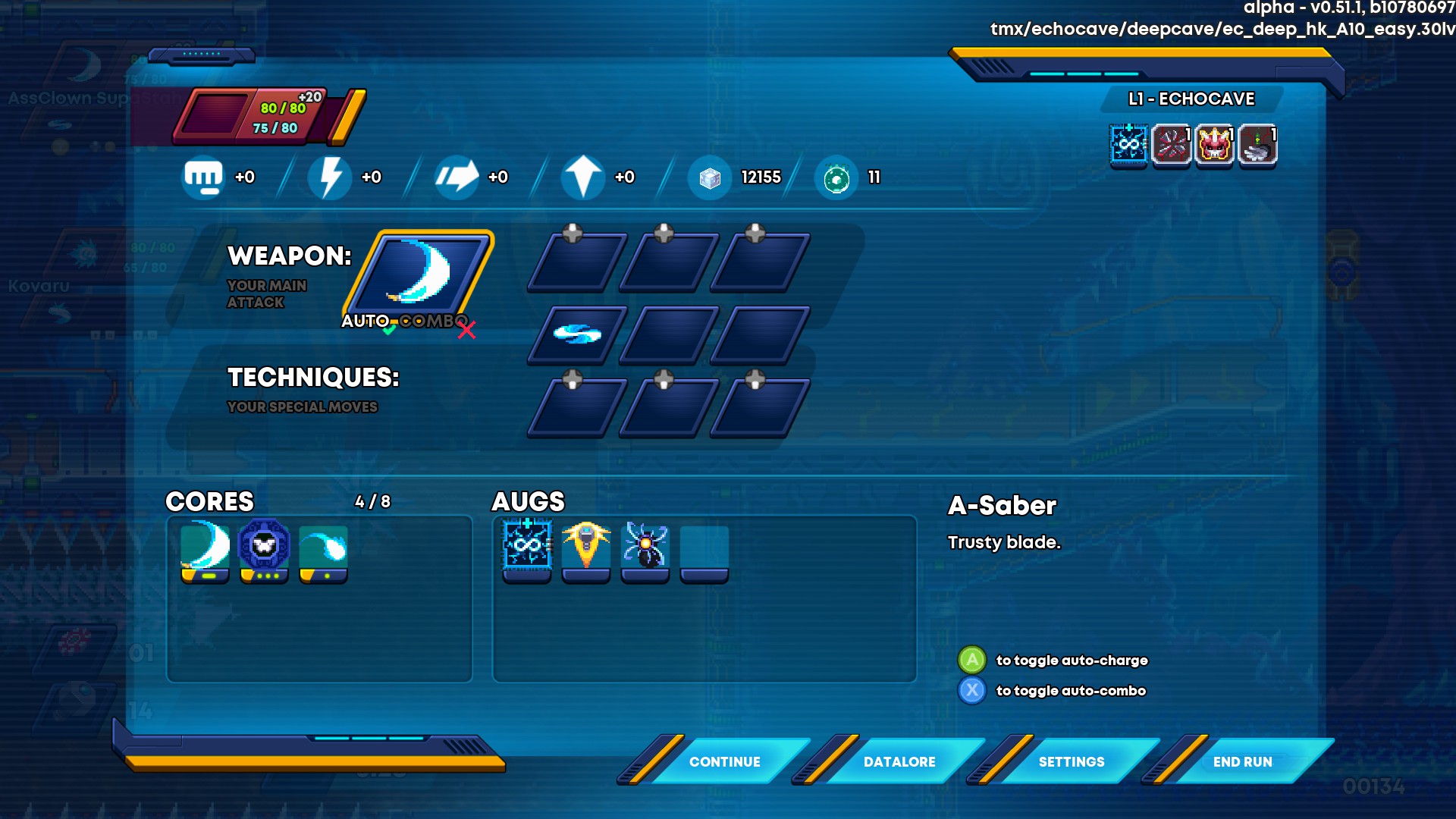Click the fist power stat icon
The width and height of the screenshot is (1456, 819).
click(x=203, y=177)
